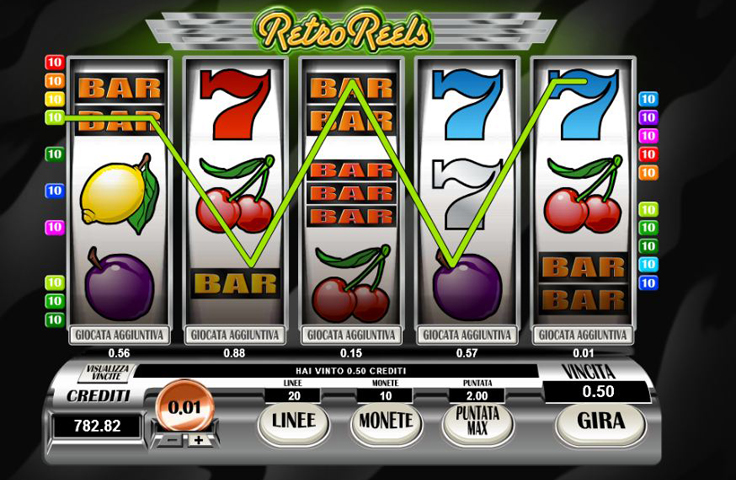The width and height of the screenshot is (736, 480).
Task: Activate the PUNTATA MAX bet button
Action: pyautogui.click(x=477, y=421)
